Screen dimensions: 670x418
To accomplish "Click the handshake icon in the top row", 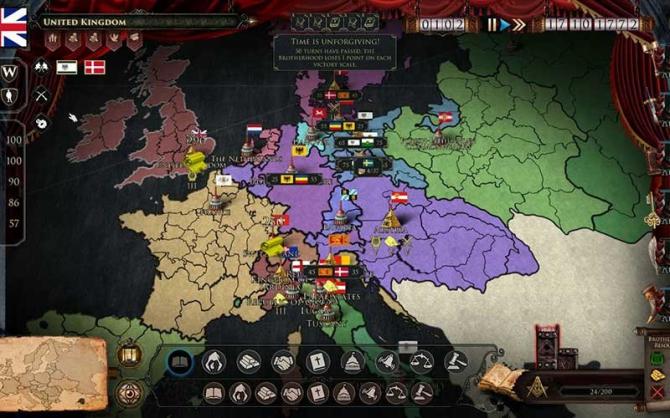I will coord(283,362).
